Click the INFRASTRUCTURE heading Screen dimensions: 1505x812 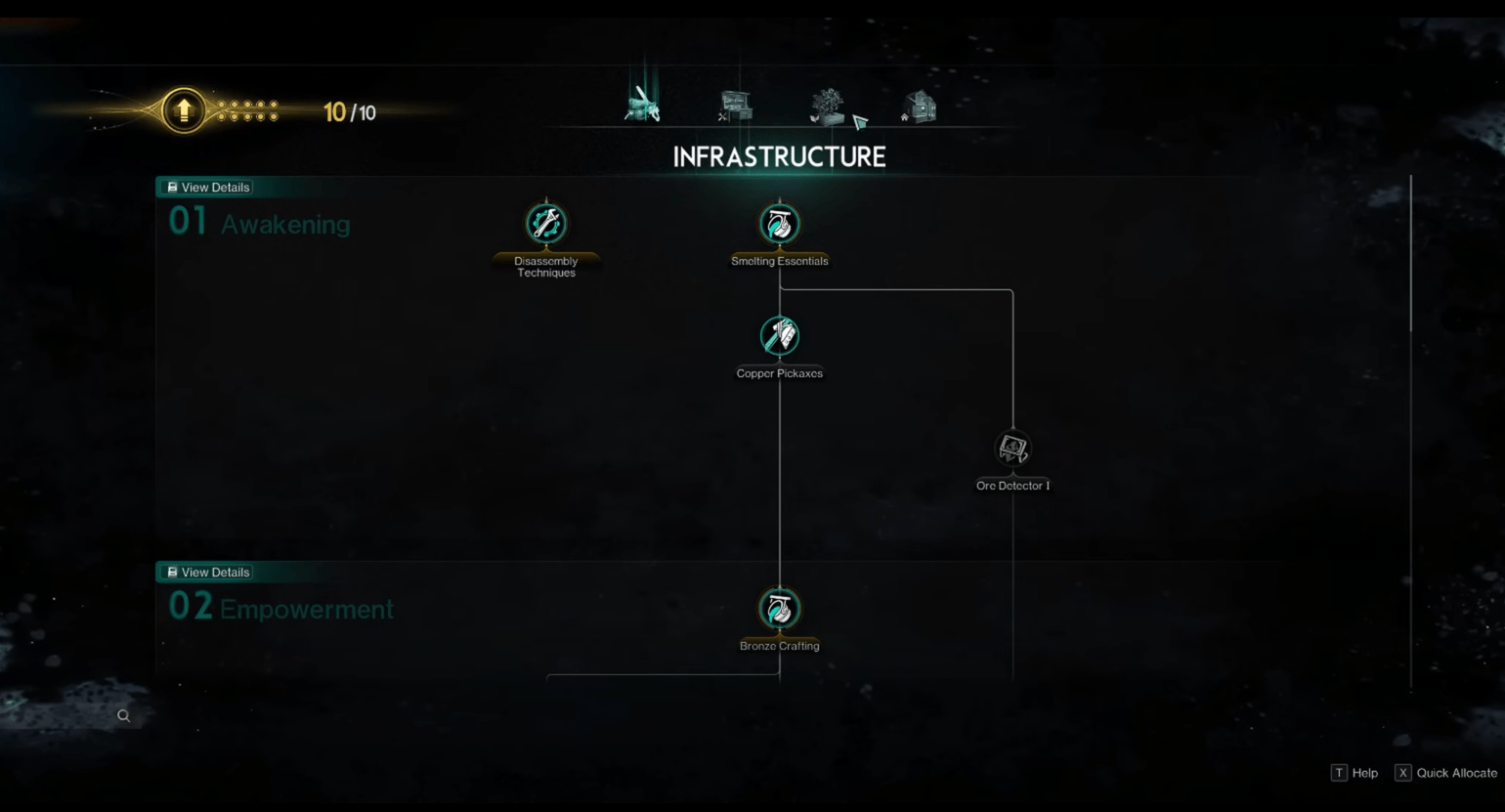coord(779,156)
